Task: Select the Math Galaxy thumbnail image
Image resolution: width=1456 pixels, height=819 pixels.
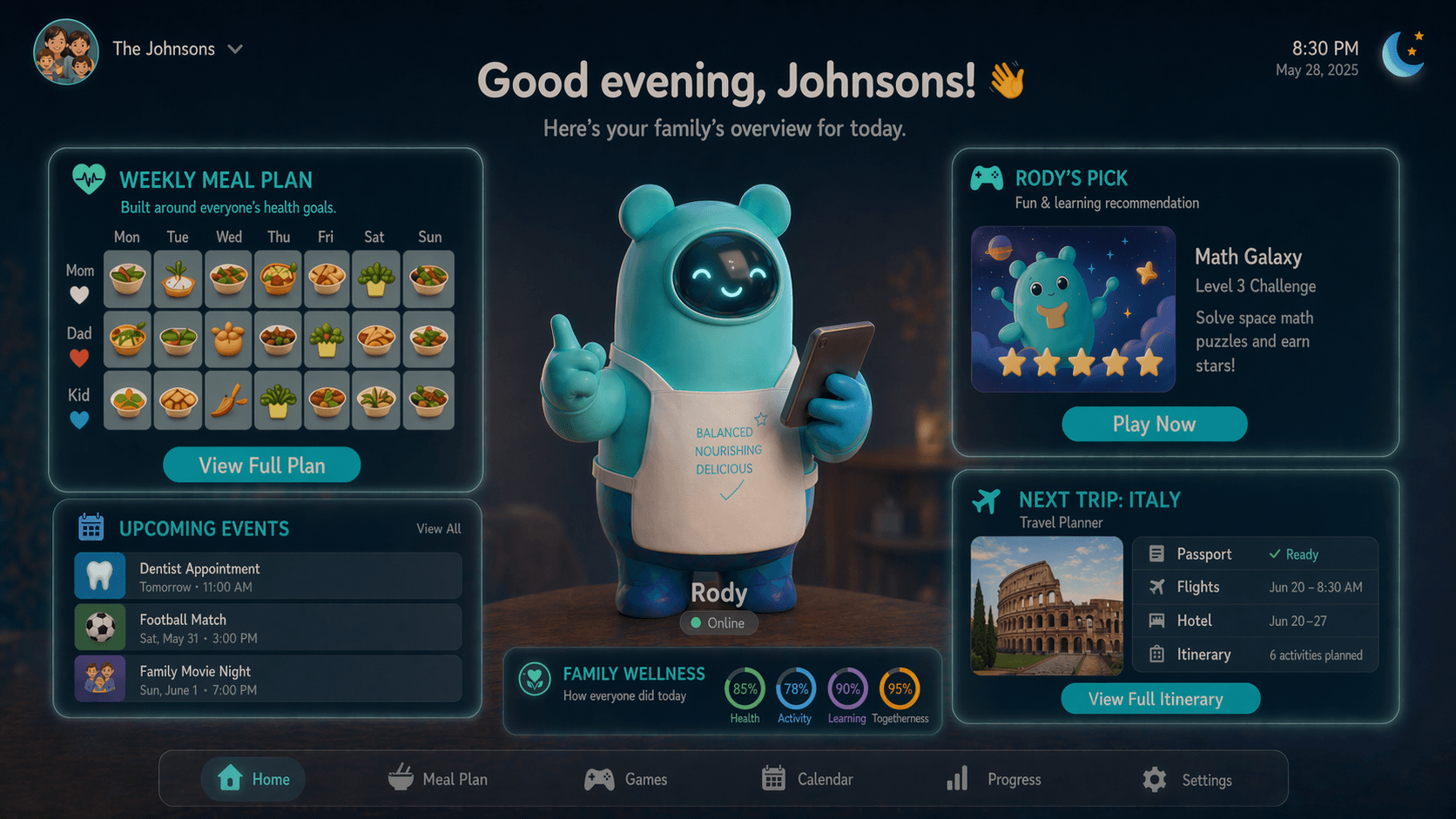Action: click(x=1073, y=309)
